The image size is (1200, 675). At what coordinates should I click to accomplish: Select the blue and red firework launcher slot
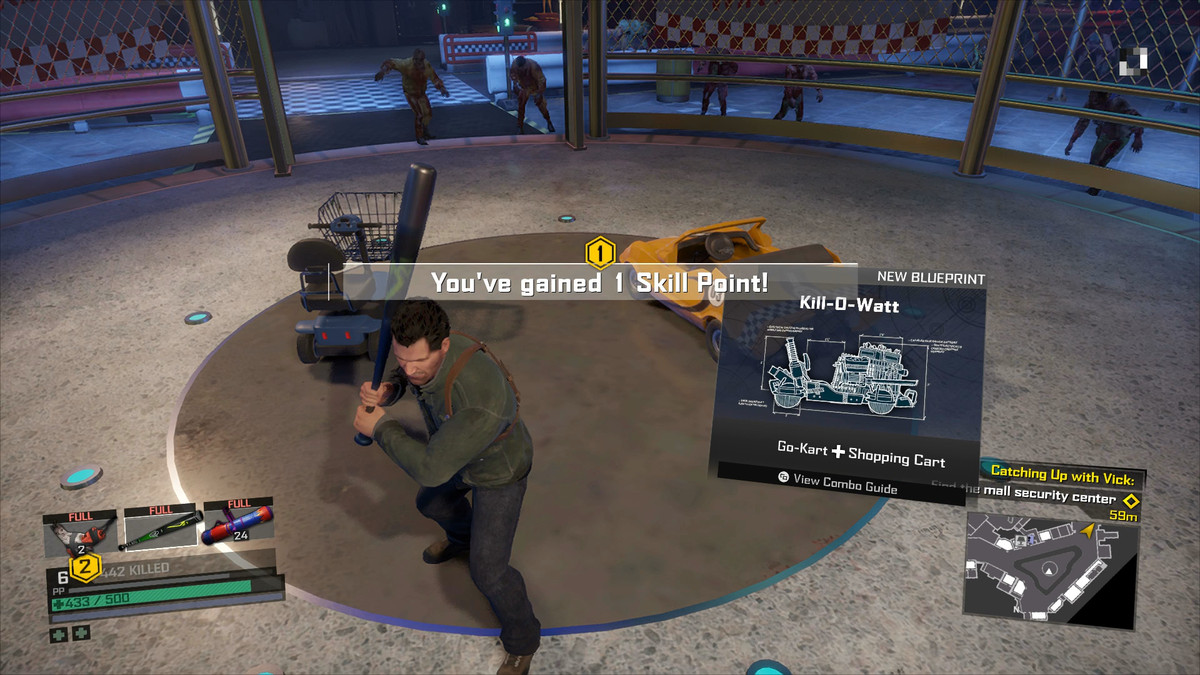(x=238, y=525)
